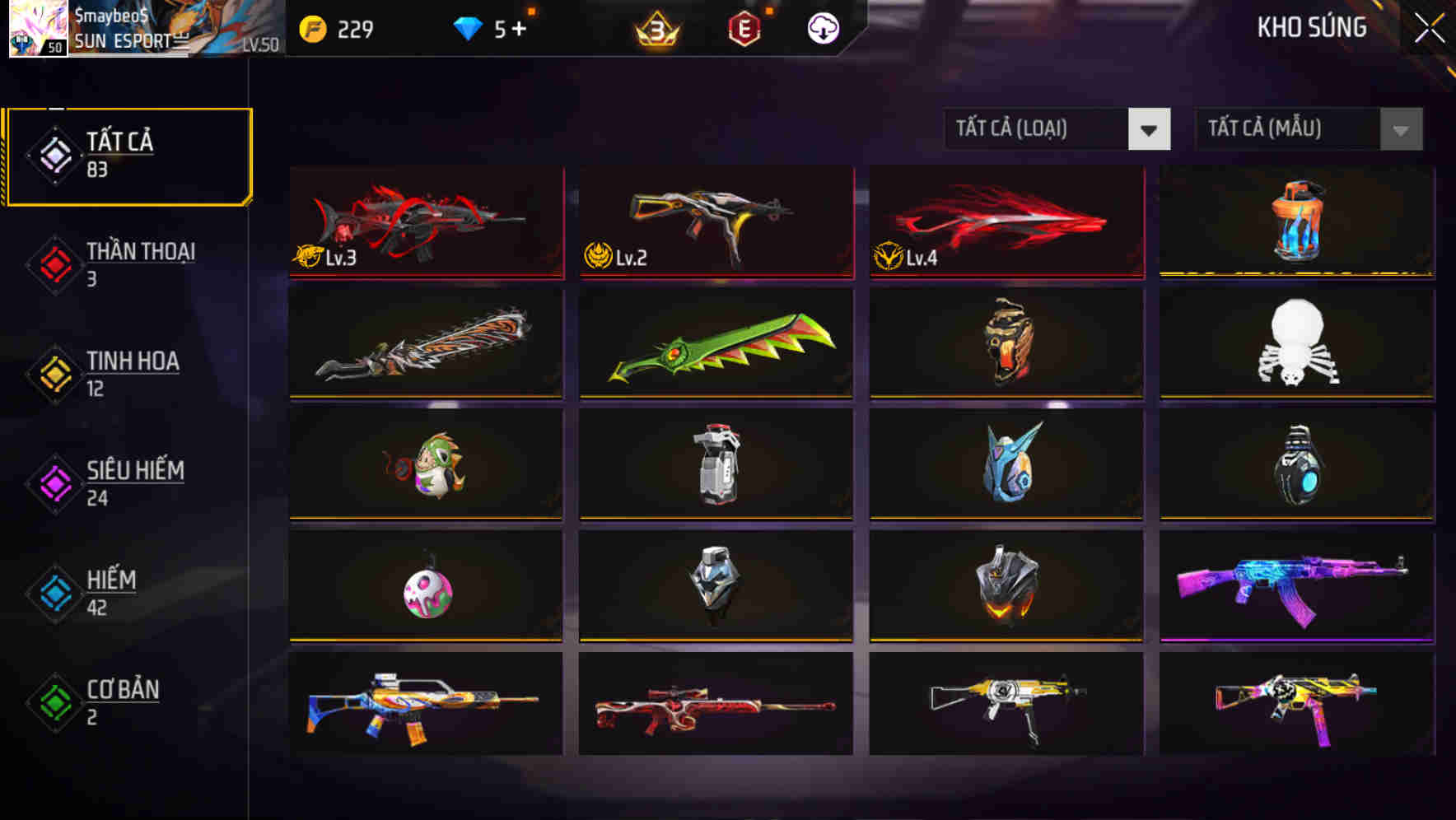Toggle selection of the Lv.2 yellow rifle
This screenshot has height=820, width=1456.
(x=716, y=222)
